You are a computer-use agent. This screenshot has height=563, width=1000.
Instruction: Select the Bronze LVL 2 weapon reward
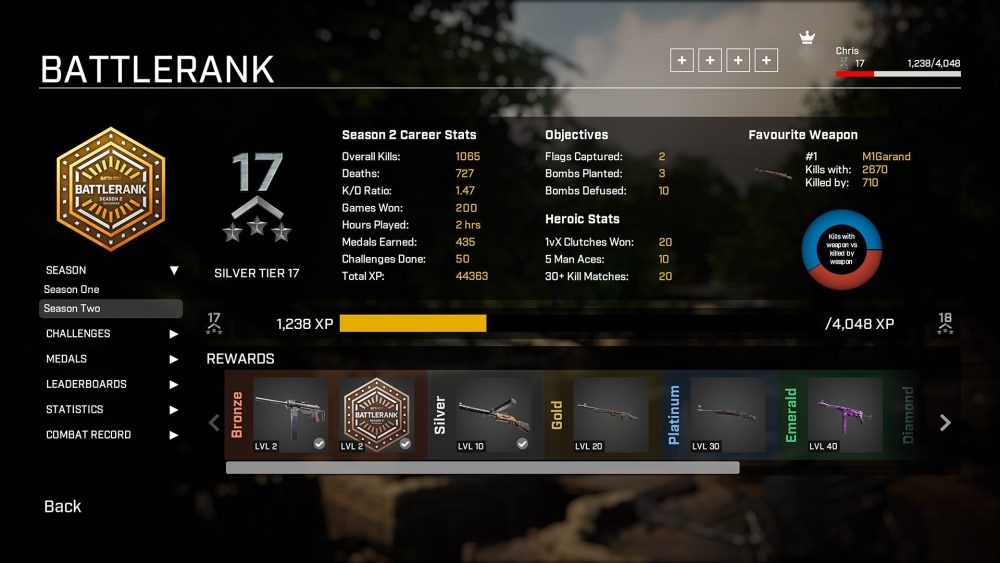pos(290,415)
